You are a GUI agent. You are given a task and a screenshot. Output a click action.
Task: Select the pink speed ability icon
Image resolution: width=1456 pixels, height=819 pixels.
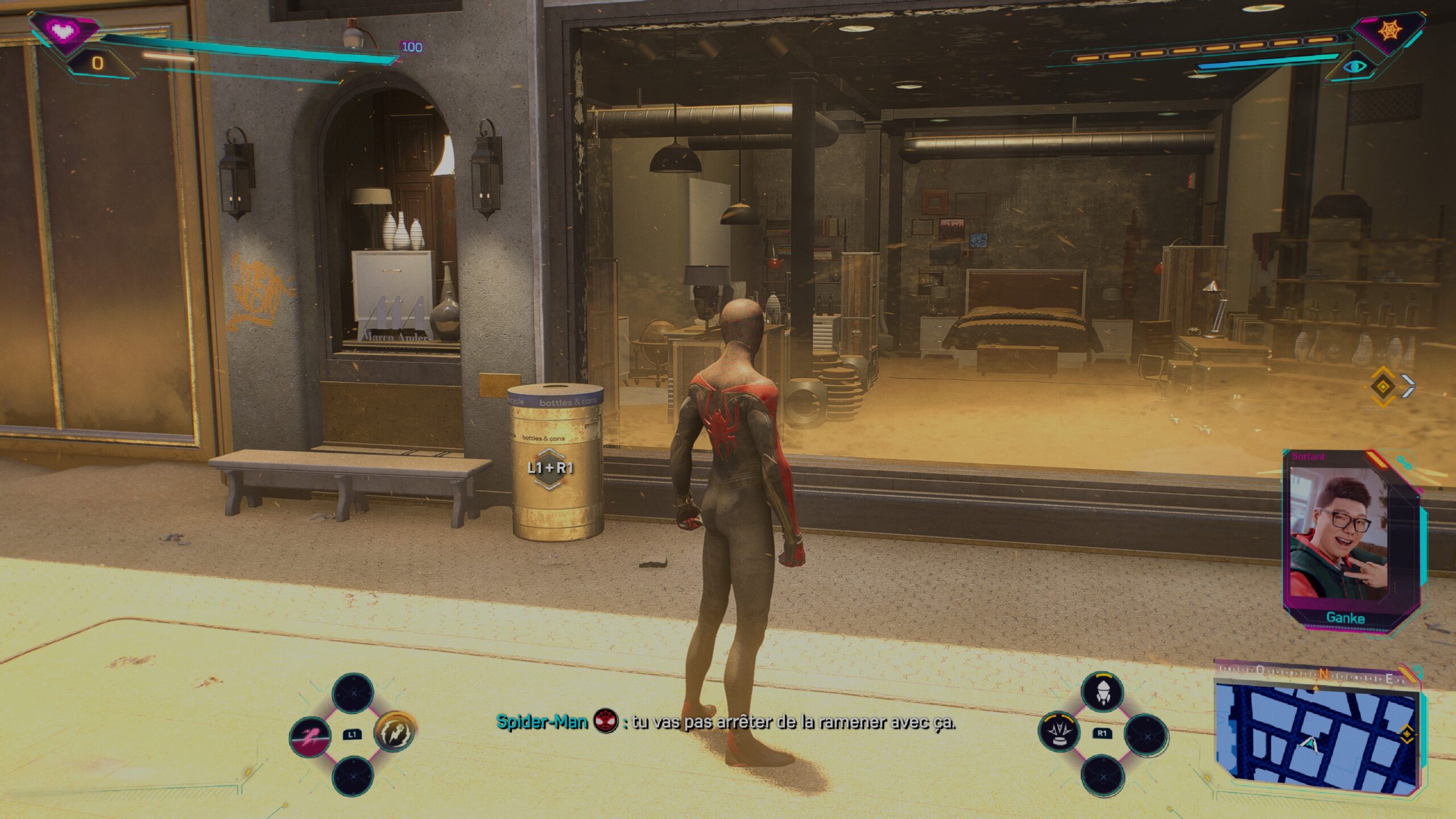pyautogui.click(x=310, y=737)
